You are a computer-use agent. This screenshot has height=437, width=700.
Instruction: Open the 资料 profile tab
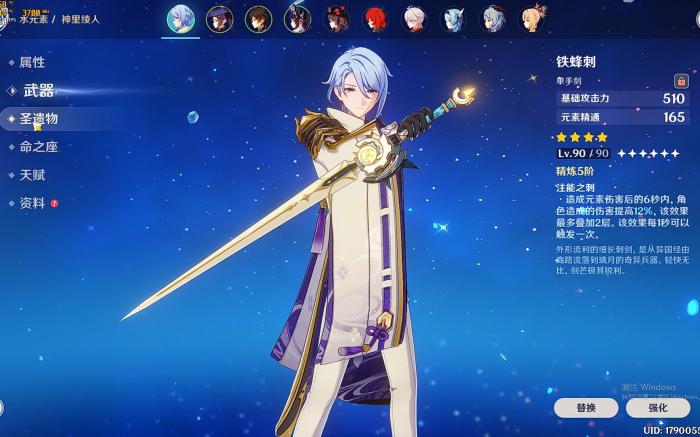32,202
